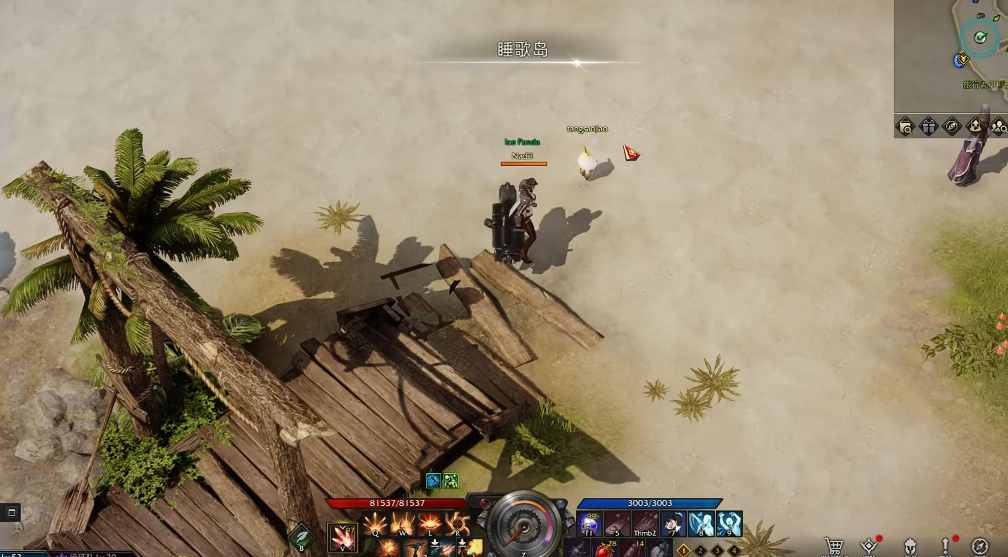
Task: Click the minimap
Action: tap(951, 55)
